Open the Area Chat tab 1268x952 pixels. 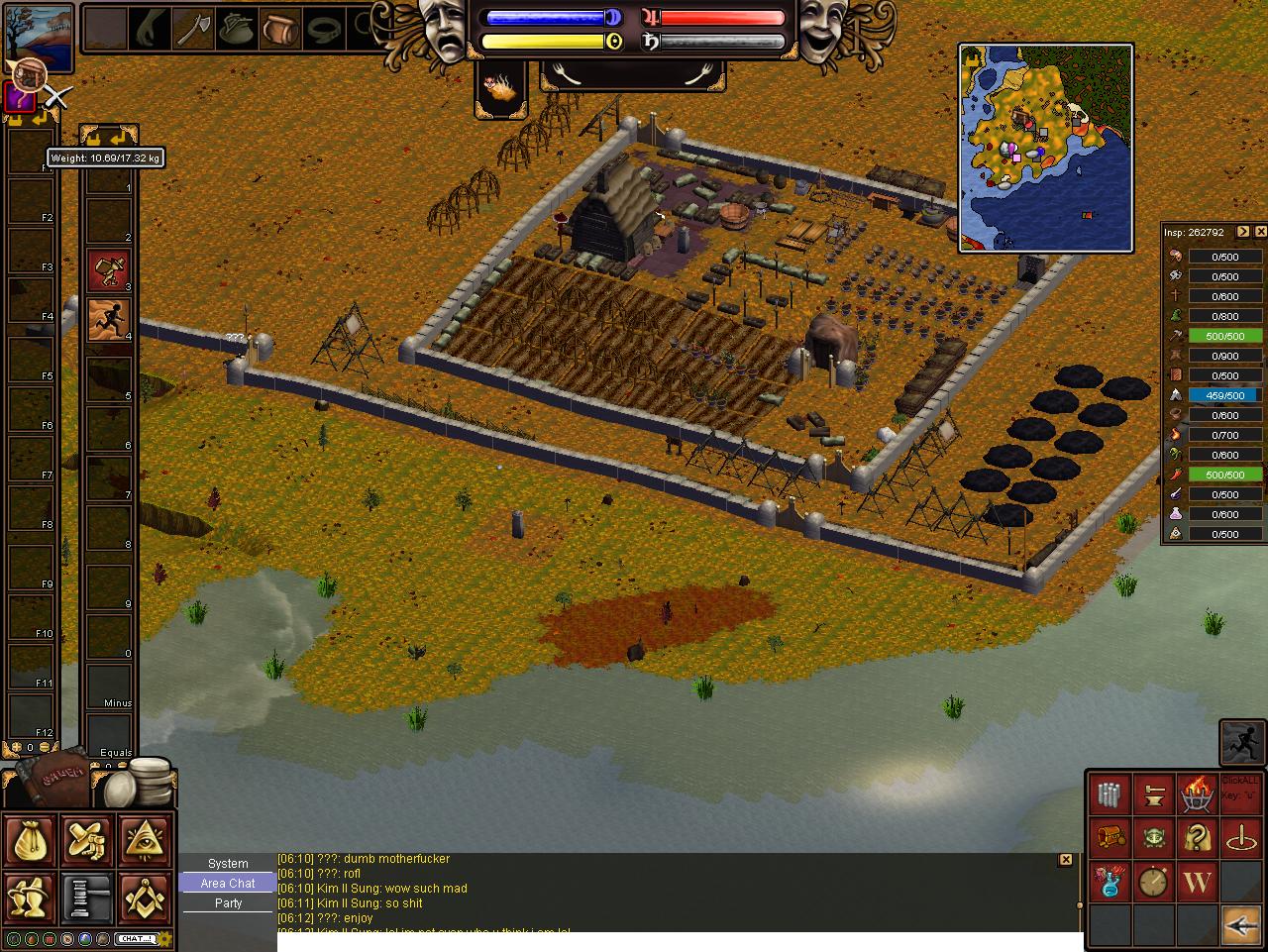tap(228, 884)
